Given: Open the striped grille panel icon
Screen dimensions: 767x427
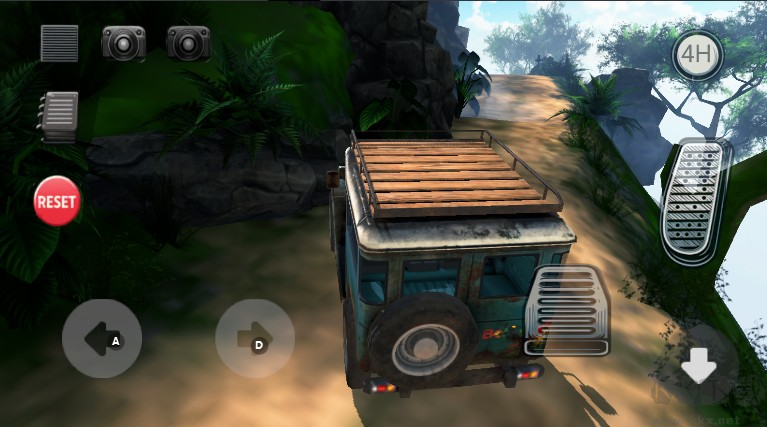Looking at the screenshot, I should click(x=59, y=43).
